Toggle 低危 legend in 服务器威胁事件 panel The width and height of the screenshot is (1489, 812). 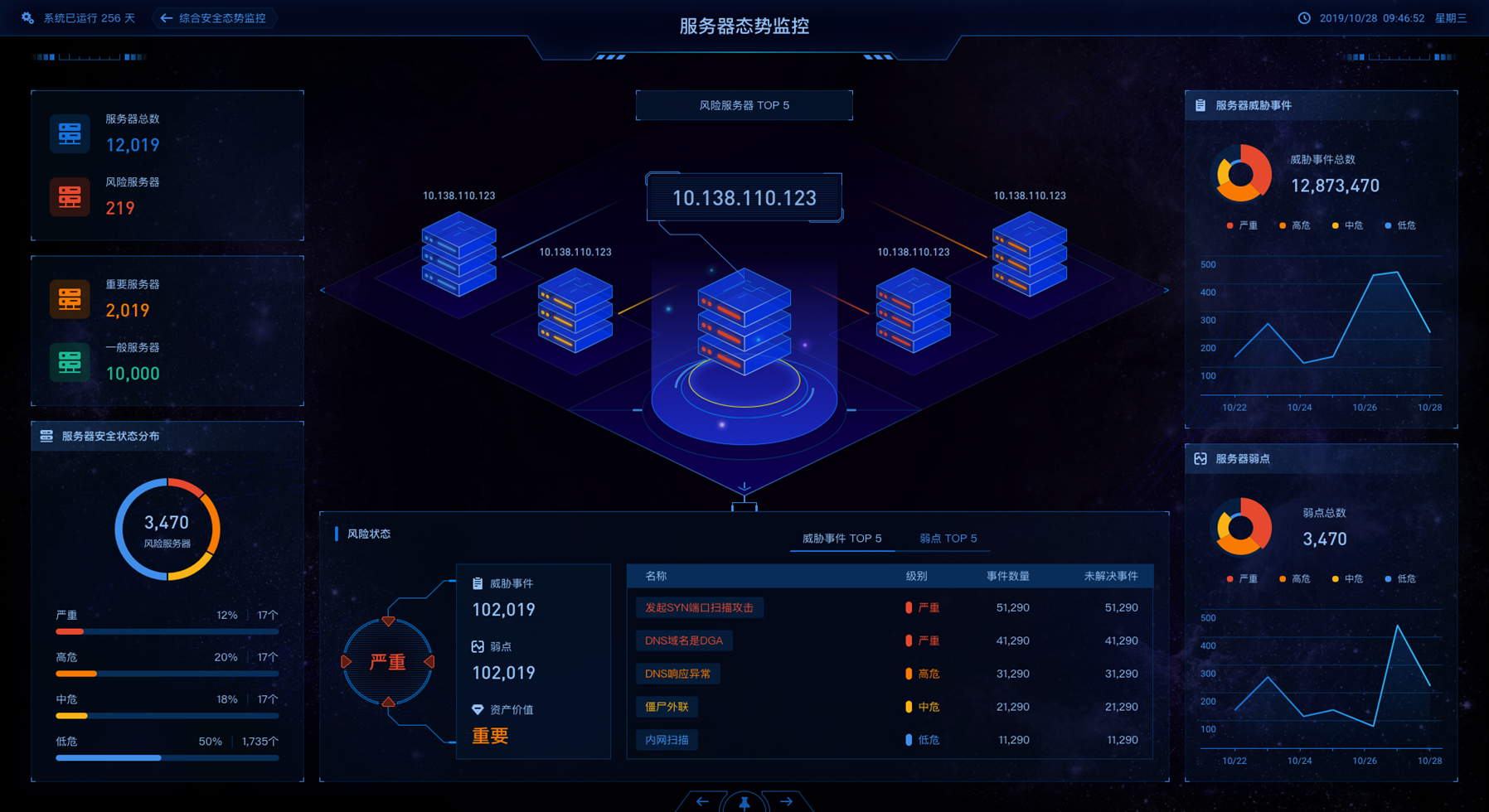1401,225
